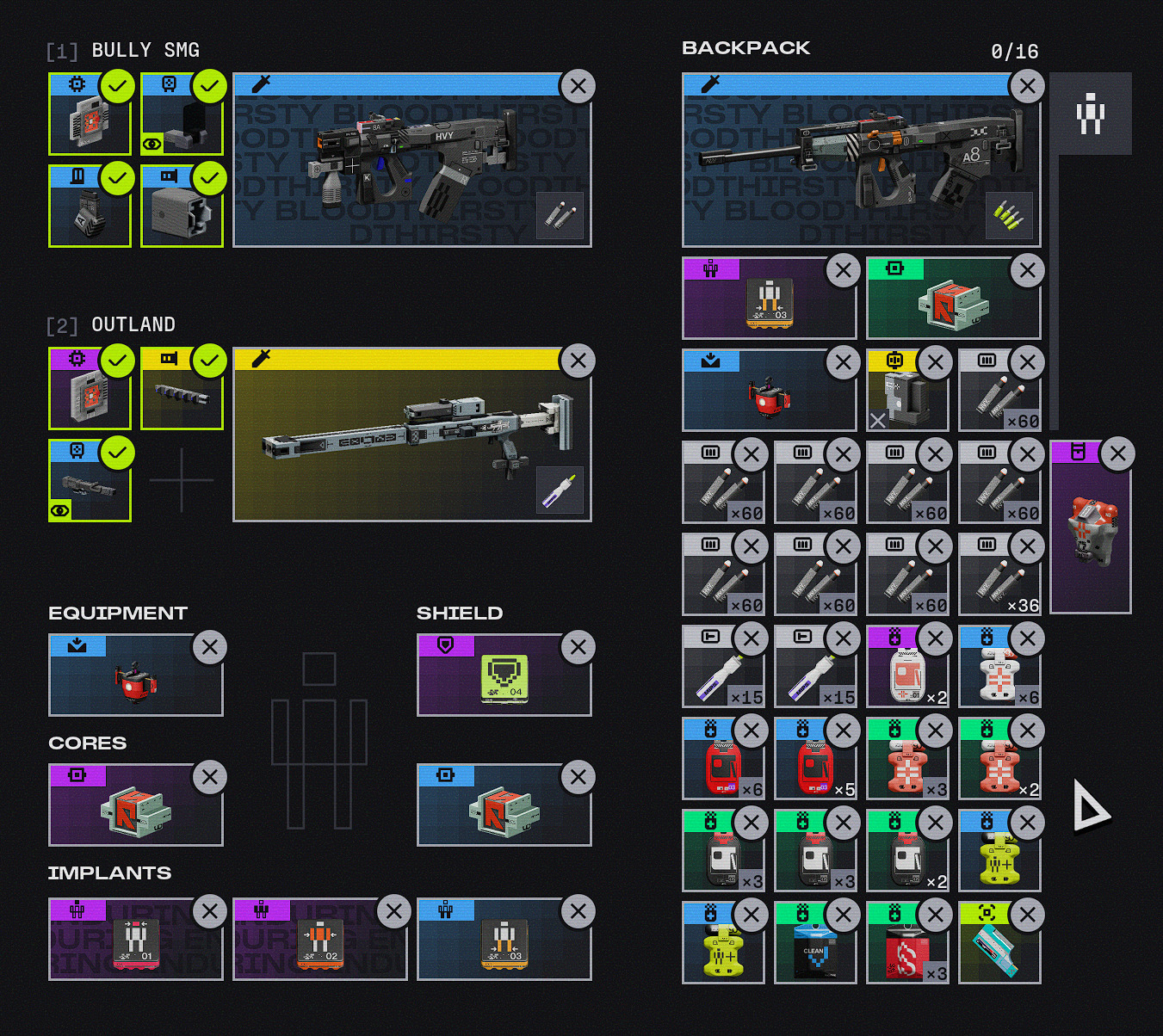Select the rifle at top of backpack
Screen dimensions: 1163x1036
[x=861, y=169]
